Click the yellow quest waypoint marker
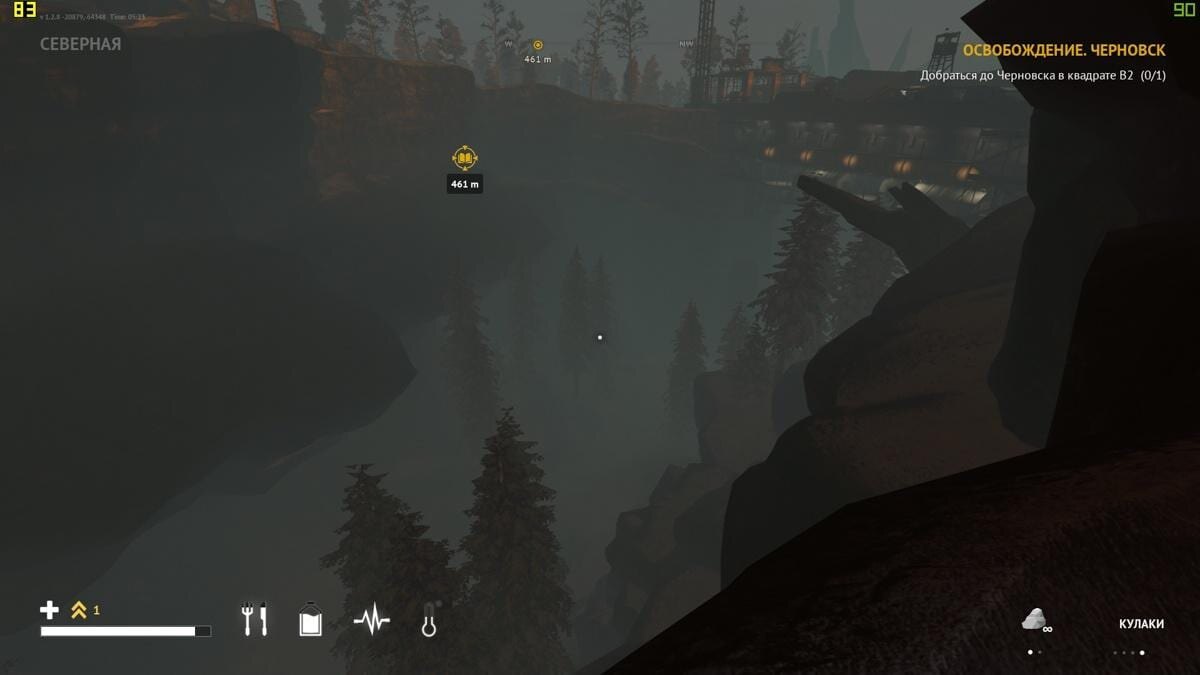The width and height of the screenshot is (1200, 675). coord(465,158)
